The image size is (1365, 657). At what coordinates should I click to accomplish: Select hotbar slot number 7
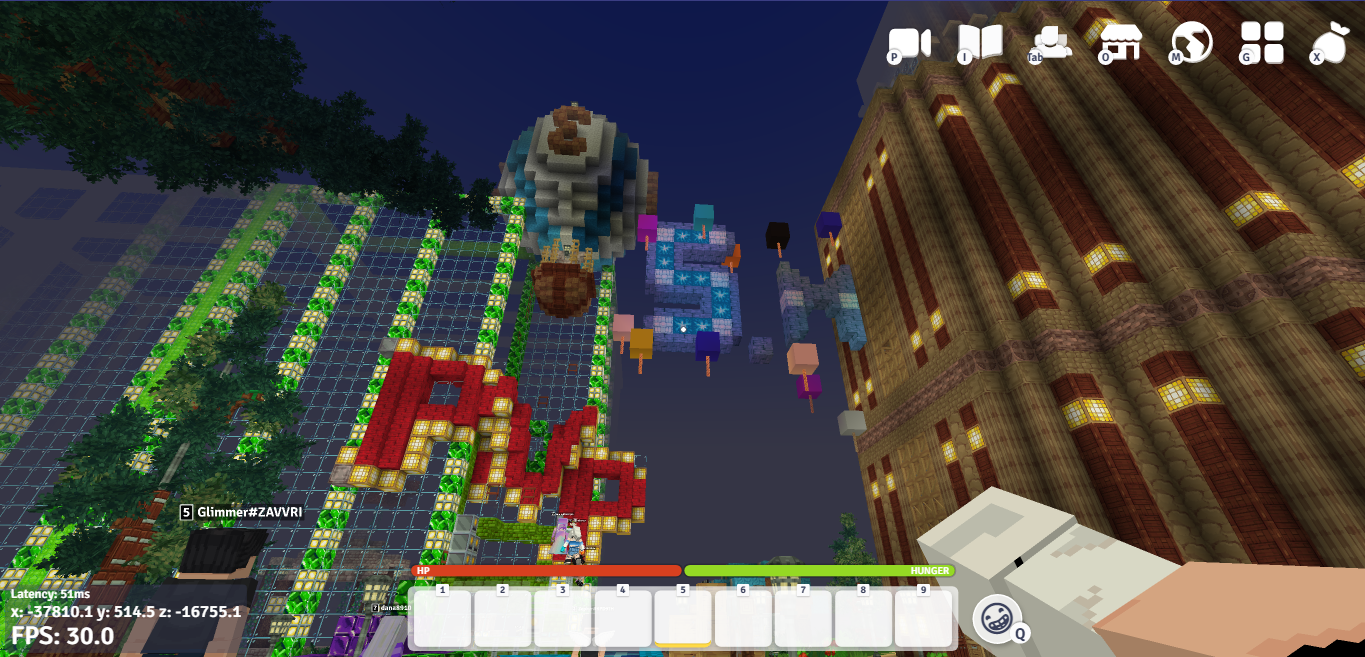click(803, 619)
